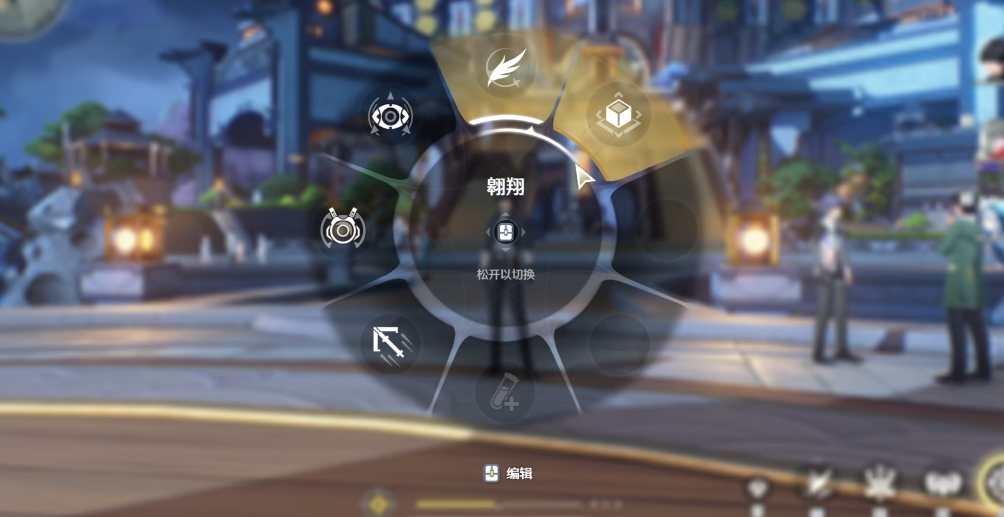Open the 编辑 edit option below the wheel
The height and width of the screenshot is (517, 1004).
(508, 473)
